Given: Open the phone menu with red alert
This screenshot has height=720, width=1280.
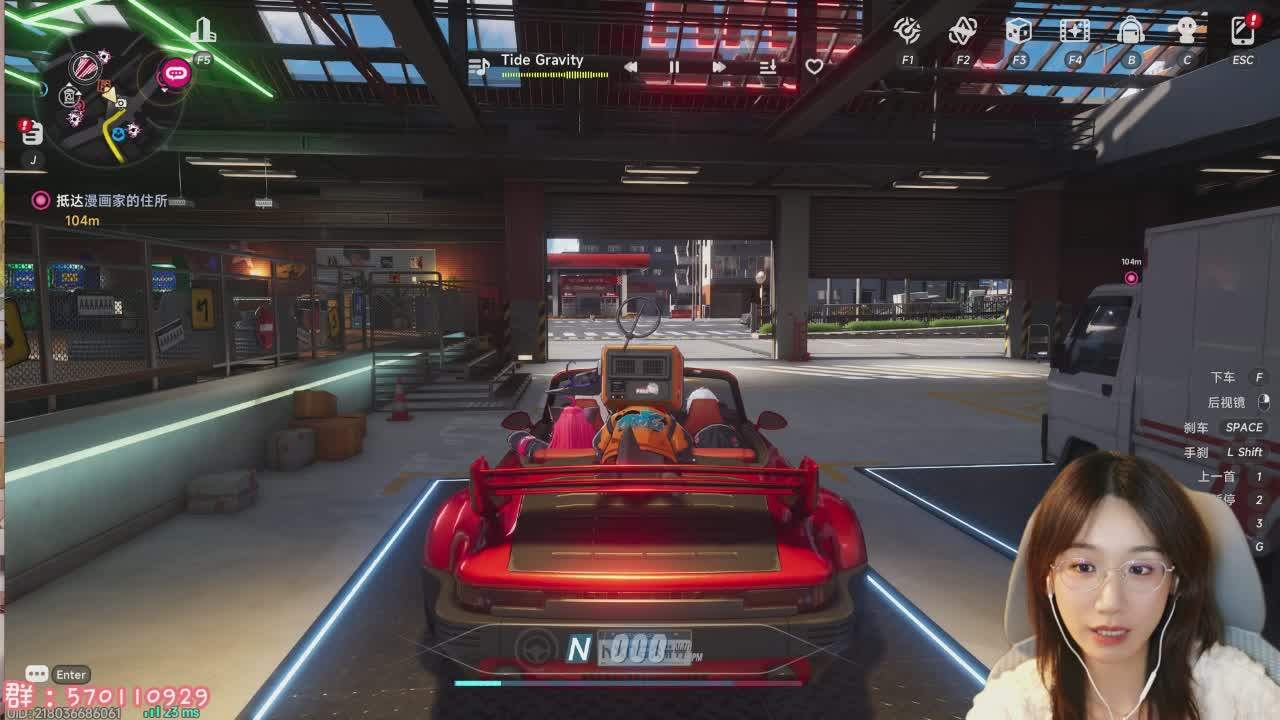Looking at the screenshot, I should [1243, 31].
